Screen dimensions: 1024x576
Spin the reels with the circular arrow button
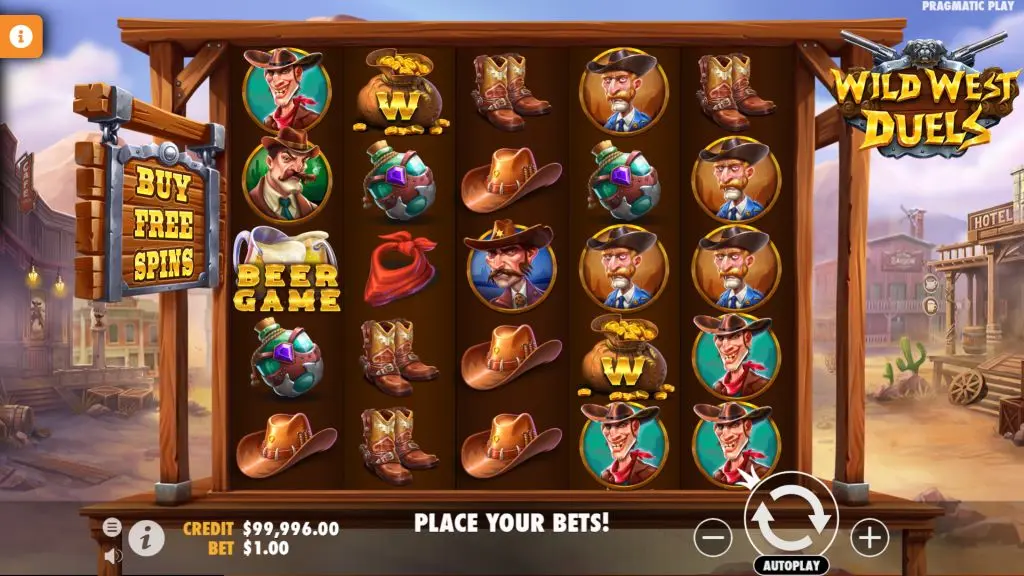click(791, 517)
